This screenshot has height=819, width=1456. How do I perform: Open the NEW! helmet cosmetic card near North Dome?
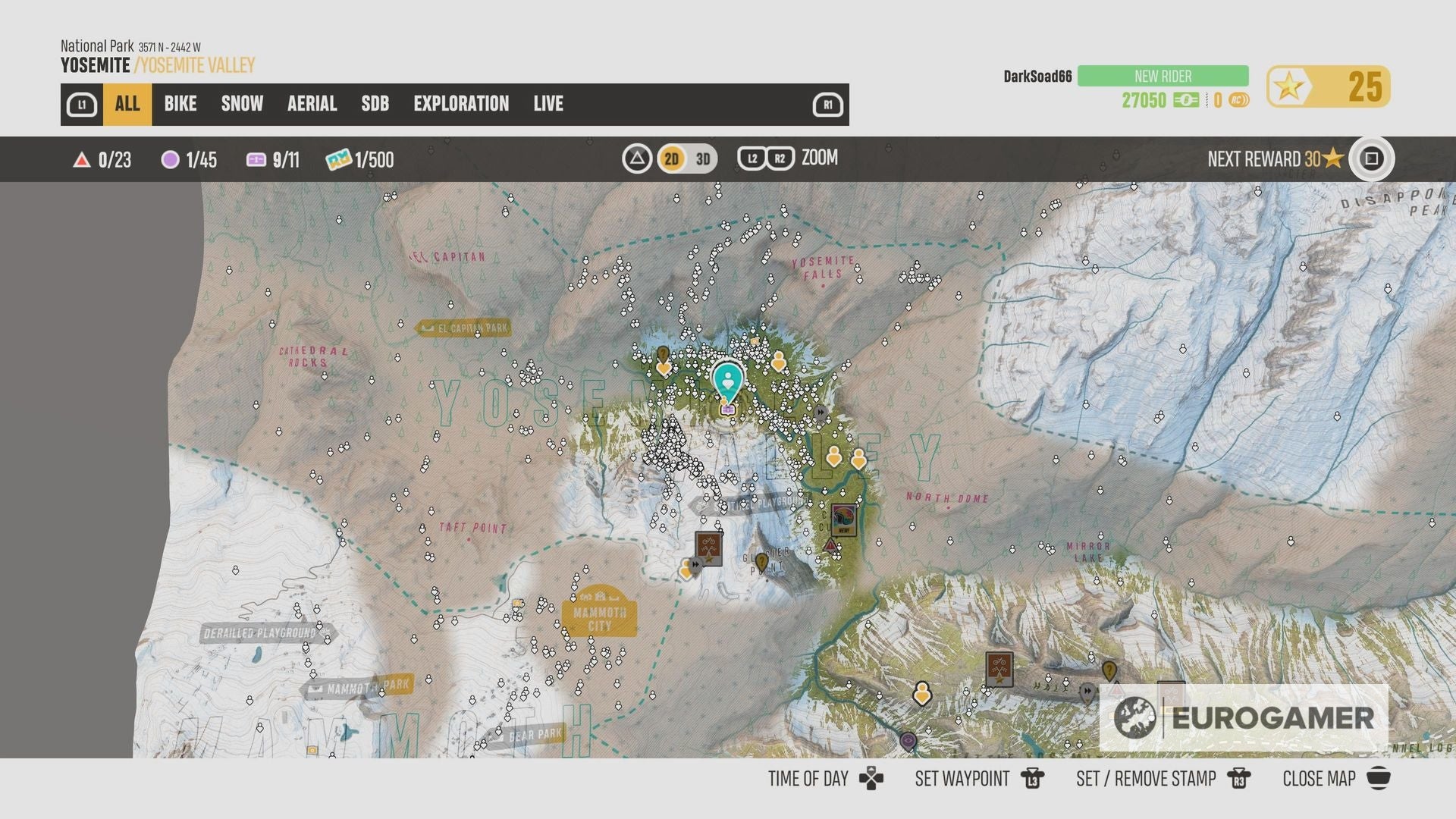843,518
